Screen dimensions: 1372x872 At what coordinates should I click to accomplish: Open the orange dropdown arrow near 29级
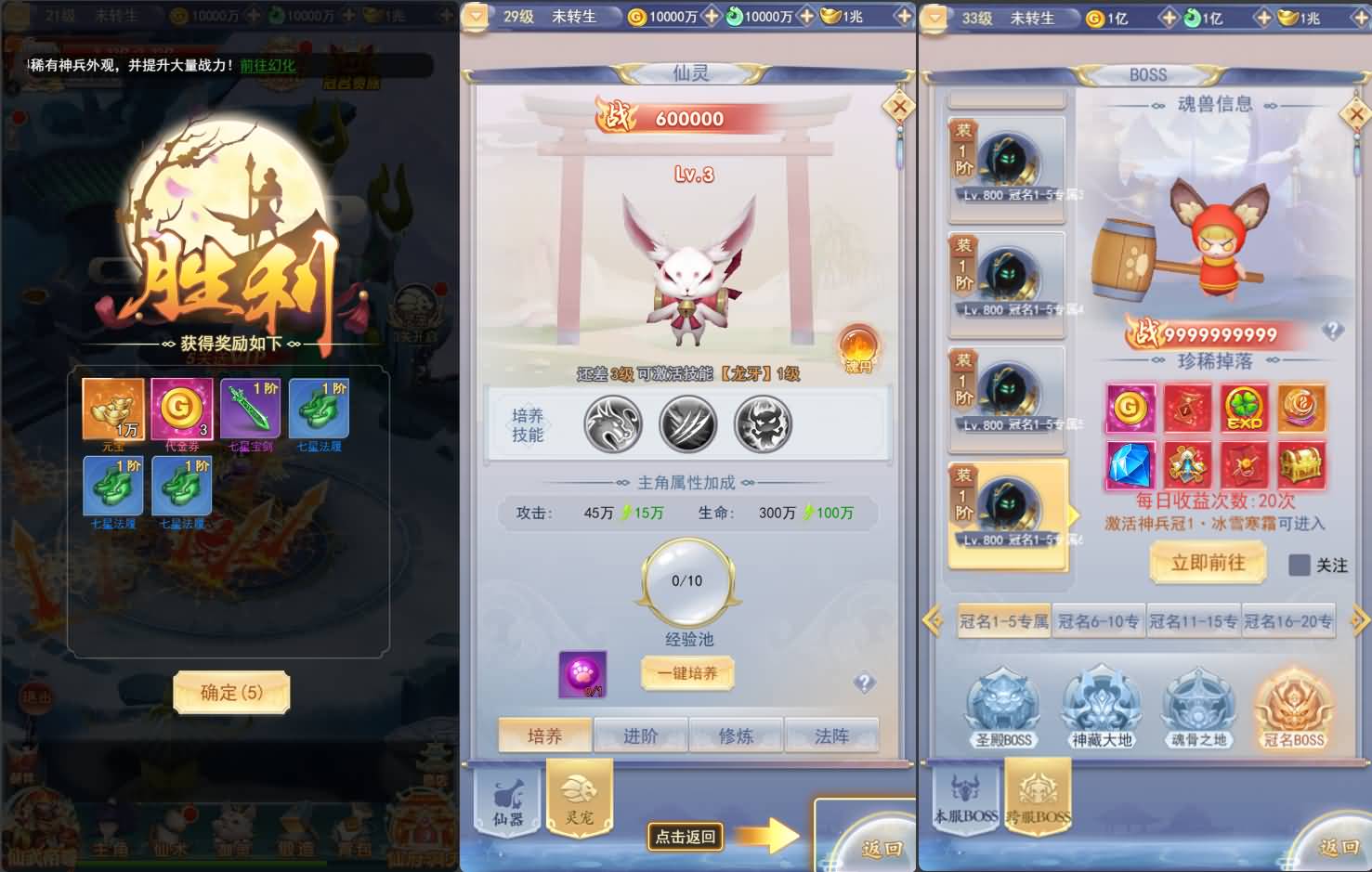point(476,15)
